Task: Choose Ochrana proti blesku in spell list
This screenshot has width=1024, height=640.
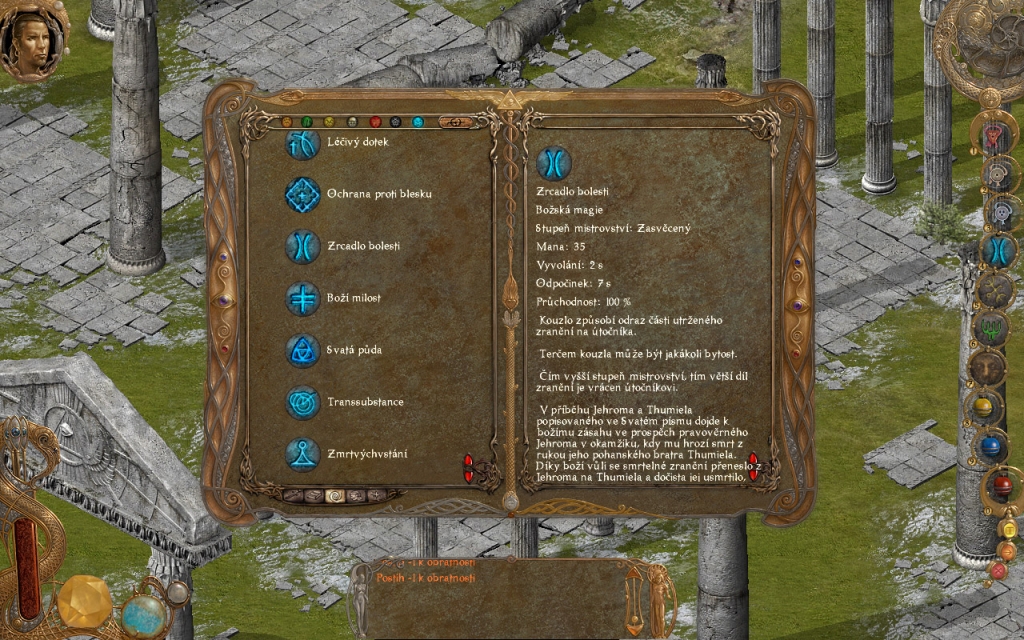Action: (x=303, y=194)
